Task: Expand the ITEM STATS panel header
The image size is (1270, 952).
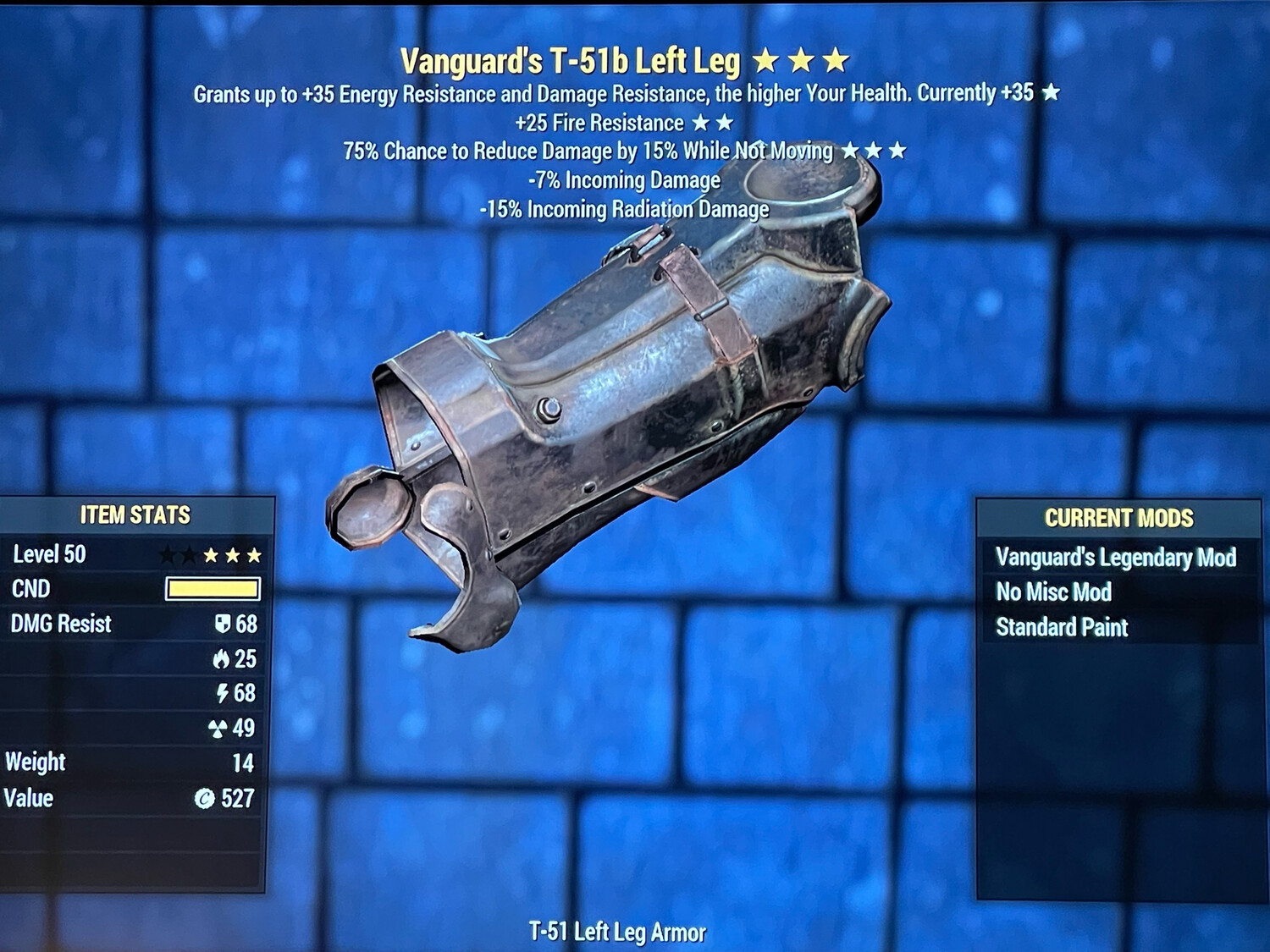Action: point(135,513)
